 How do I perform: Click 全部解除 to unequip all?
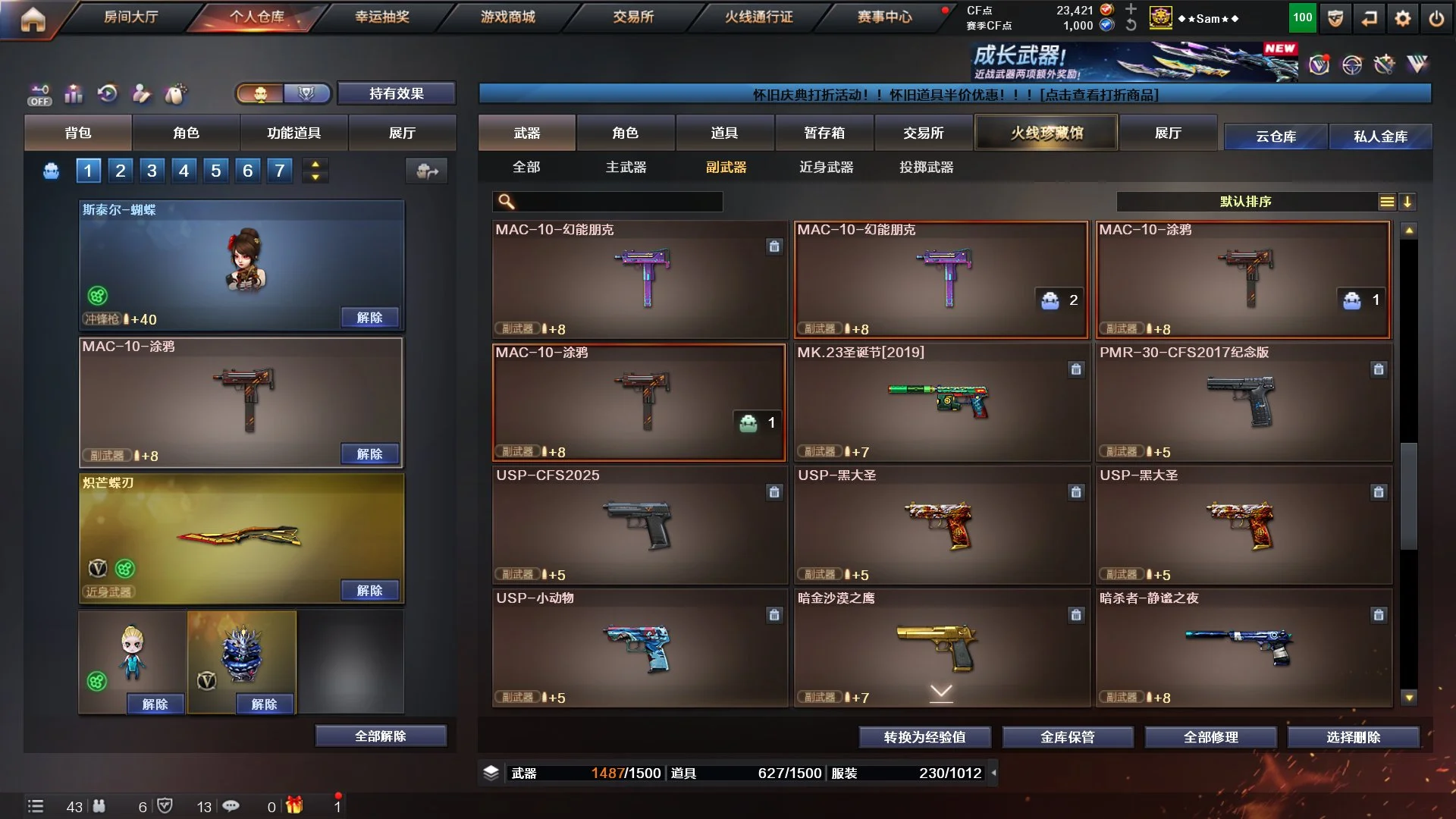click(381, 736)
